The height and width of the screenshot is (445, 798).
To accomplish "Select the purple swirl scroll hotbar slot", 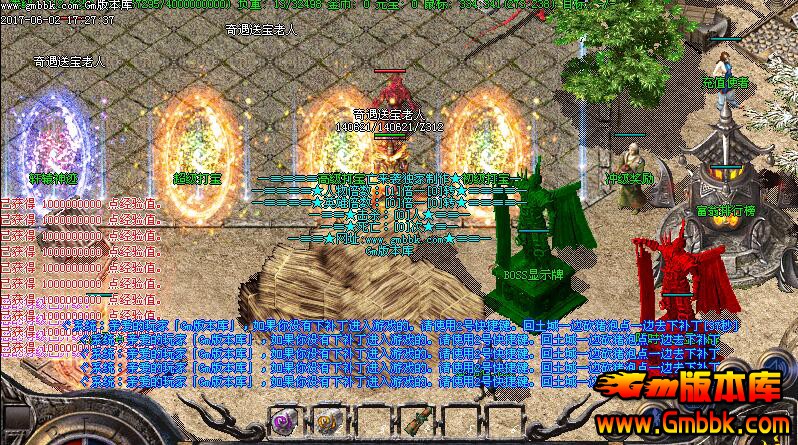I will 283,421.
